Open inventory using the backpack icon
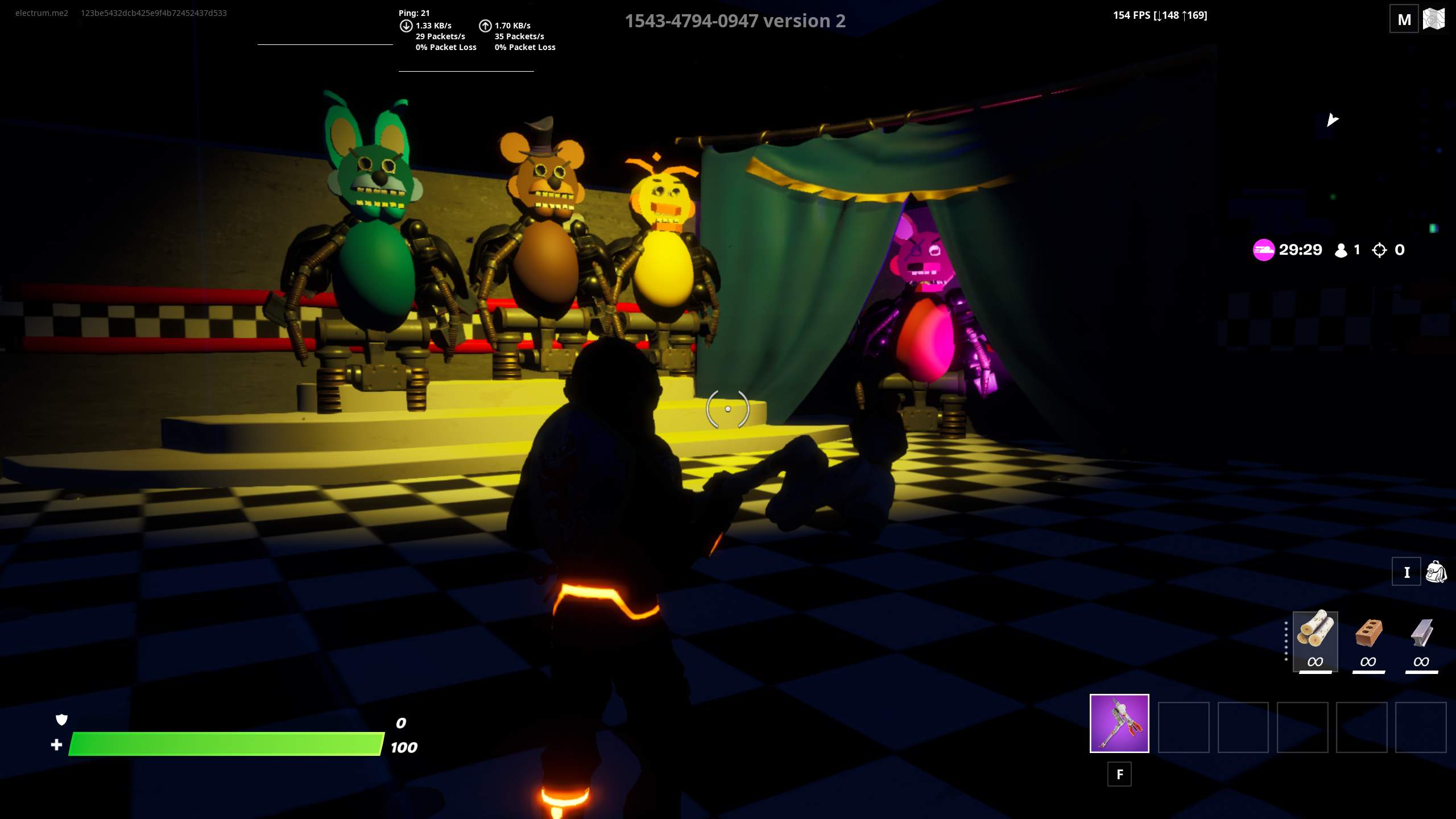 point(1439,573)
